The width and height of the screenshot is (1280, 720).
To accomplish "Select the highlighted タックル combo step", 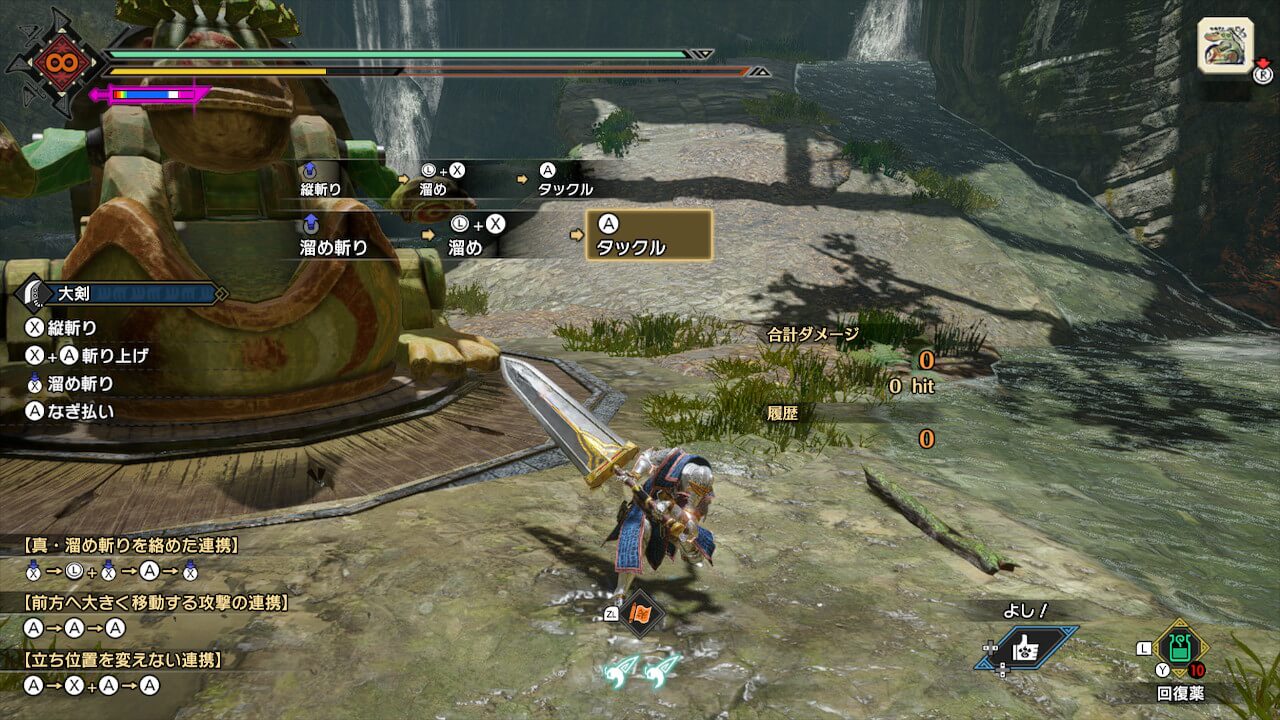I will pos(649,235).
